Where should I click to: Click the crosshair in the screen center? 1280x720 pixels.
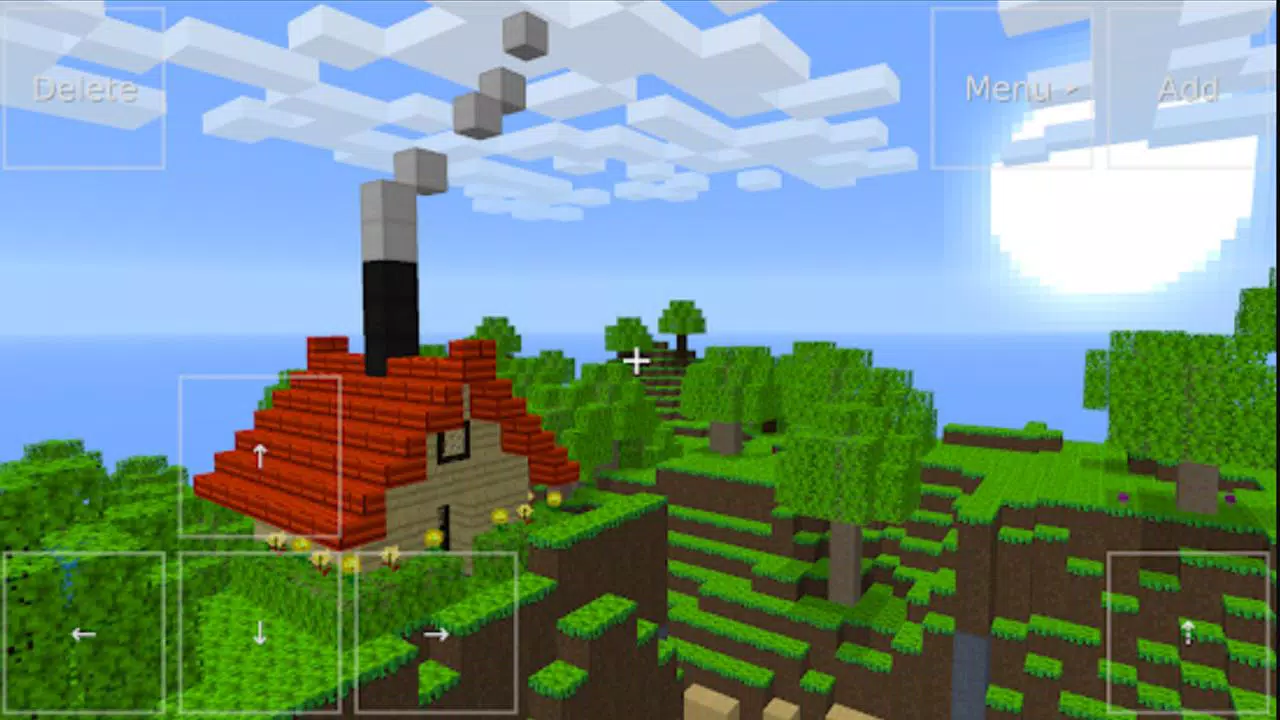tap(637, 360)
